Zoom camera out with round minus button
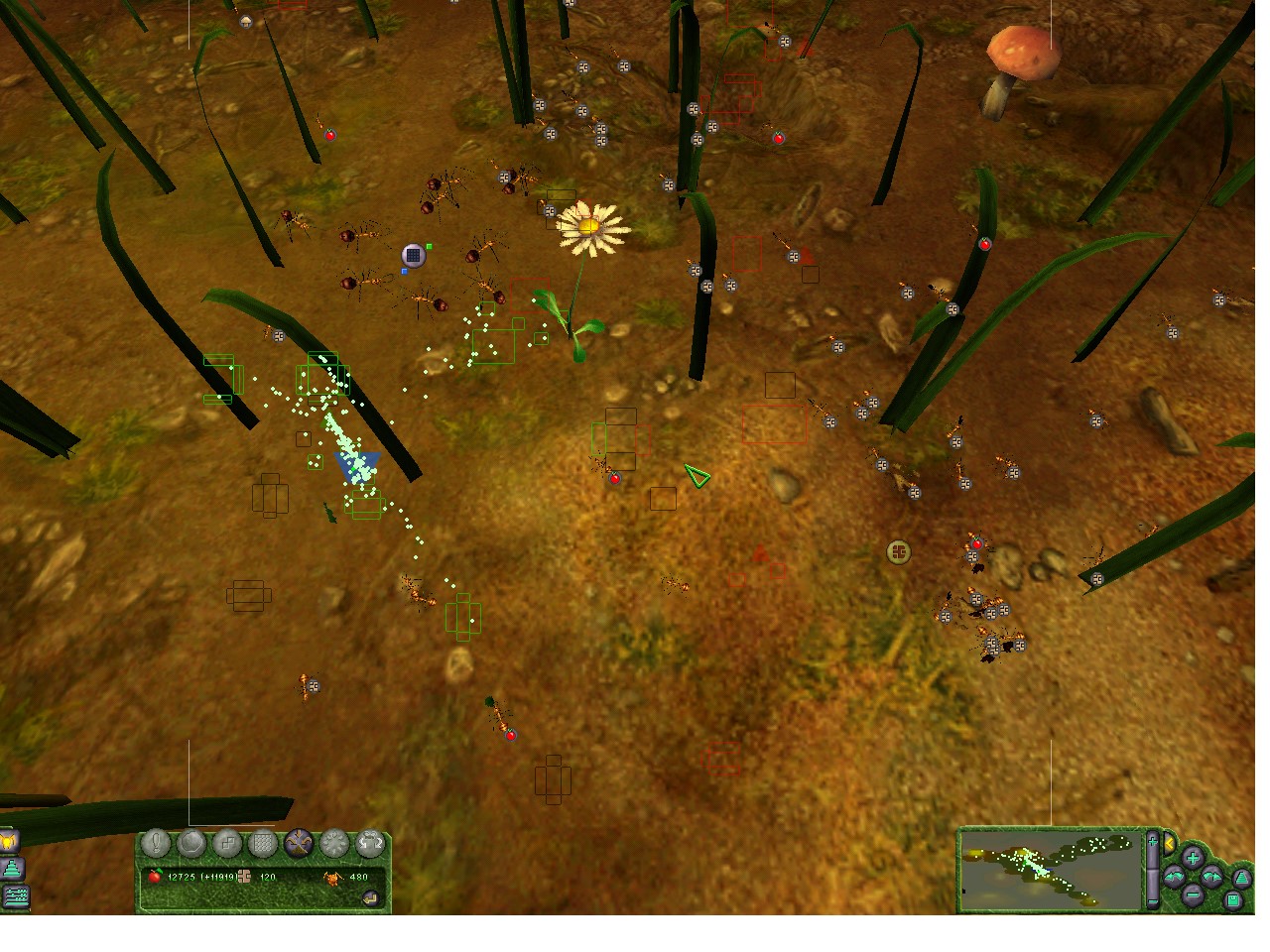This screenshot has width=1270, height=952. click(x=1193, y=895)
